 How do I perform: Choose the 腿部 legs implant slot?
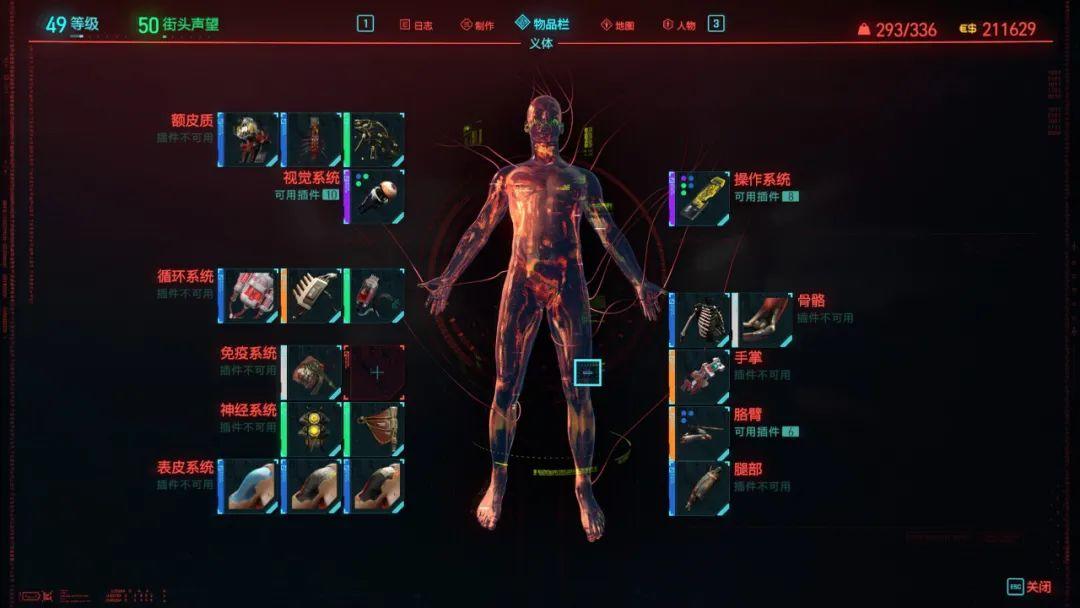[x=700, y=488]
